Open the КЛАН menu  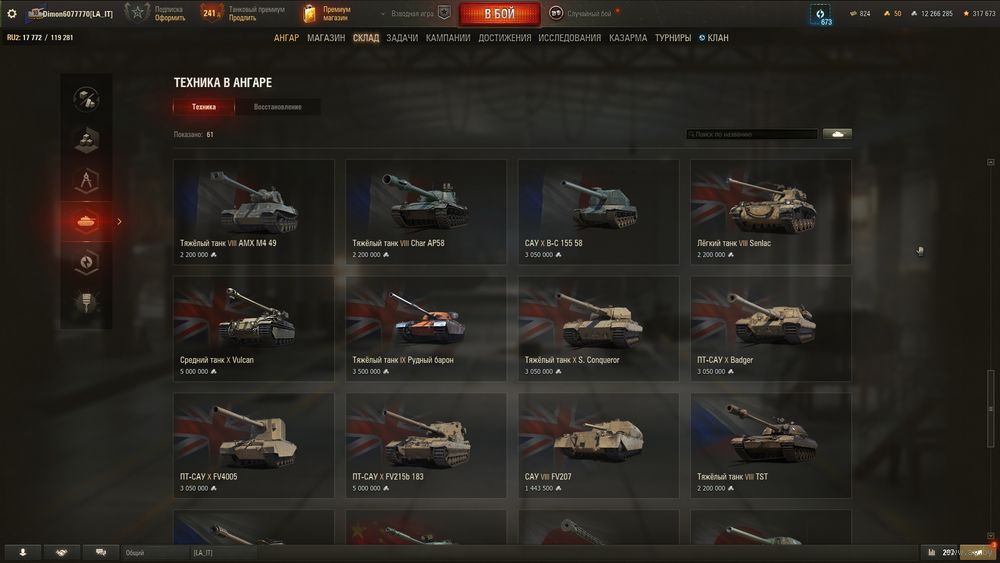click(x=717, y=38)
